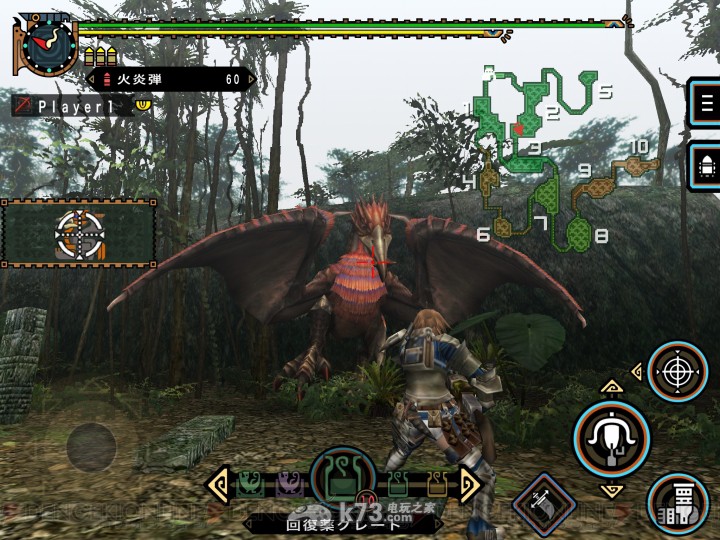The image size is (720, 540).
Task: Cycle ammo with the 火炎弾 right arrow
Action: [250, 78]
